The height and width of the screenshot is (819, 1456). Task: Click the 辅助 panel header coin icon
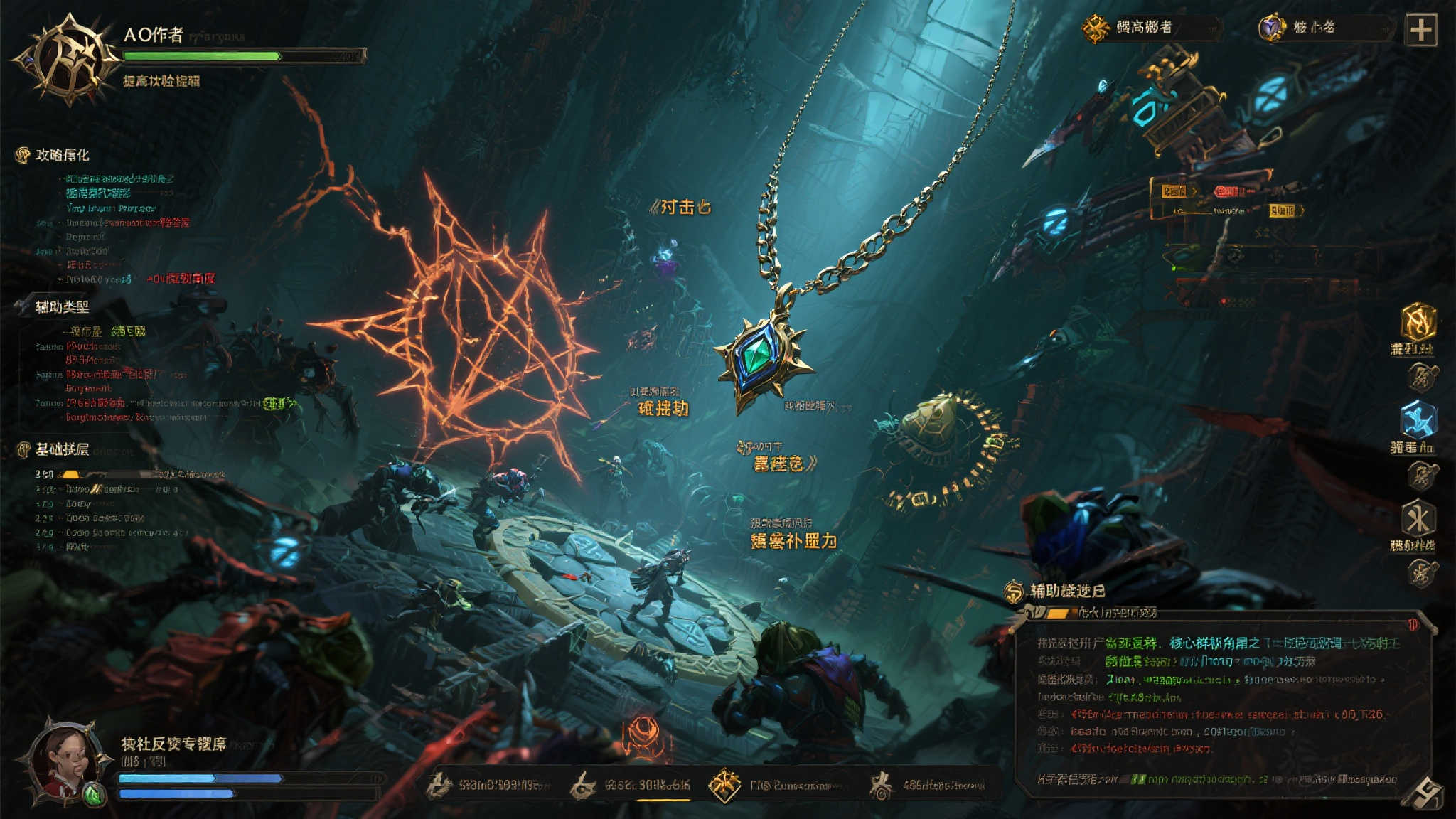pyautogui.click(x=1014, y=591)
